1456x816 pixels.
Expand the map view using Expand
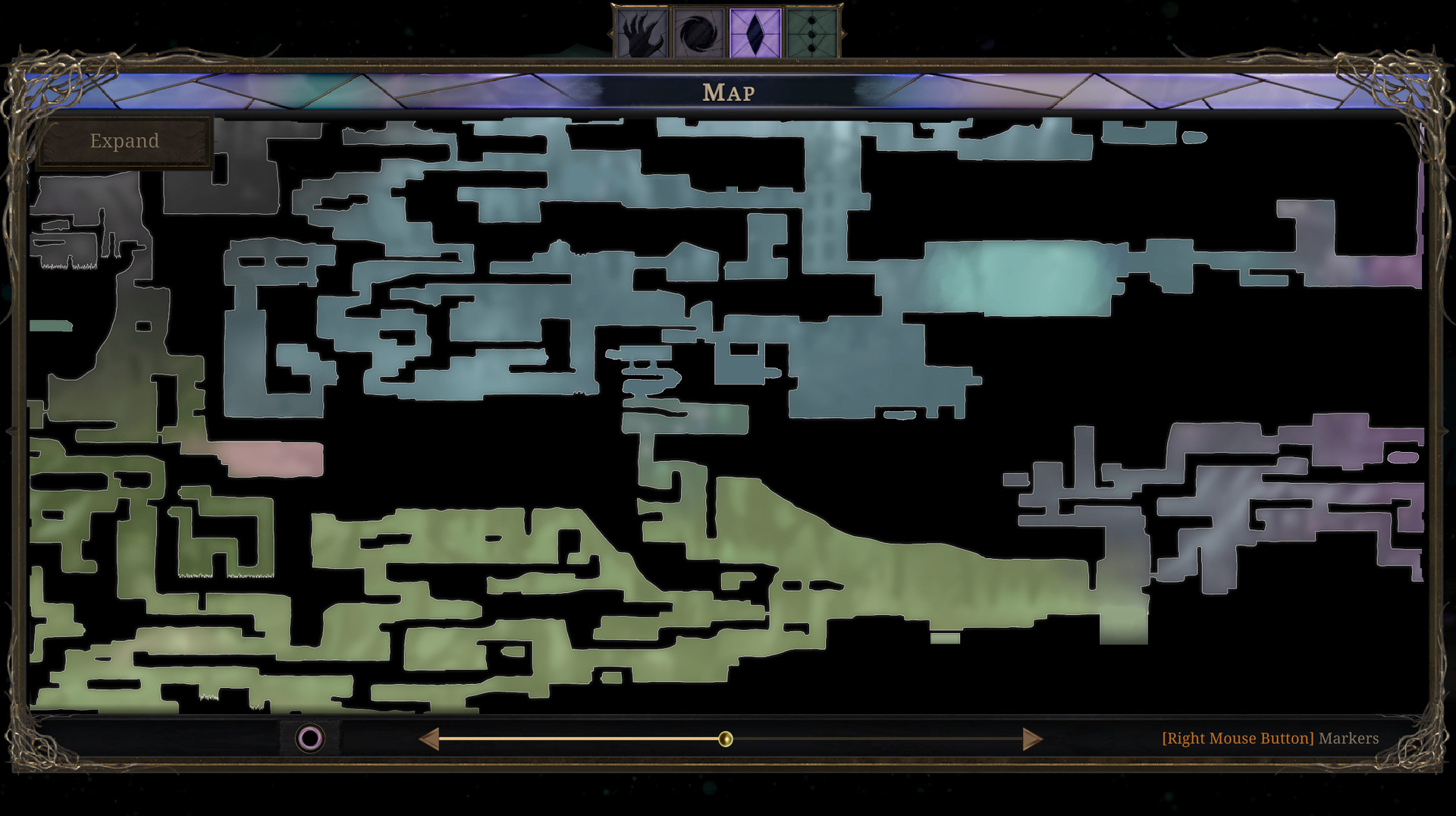pos(124,141)
